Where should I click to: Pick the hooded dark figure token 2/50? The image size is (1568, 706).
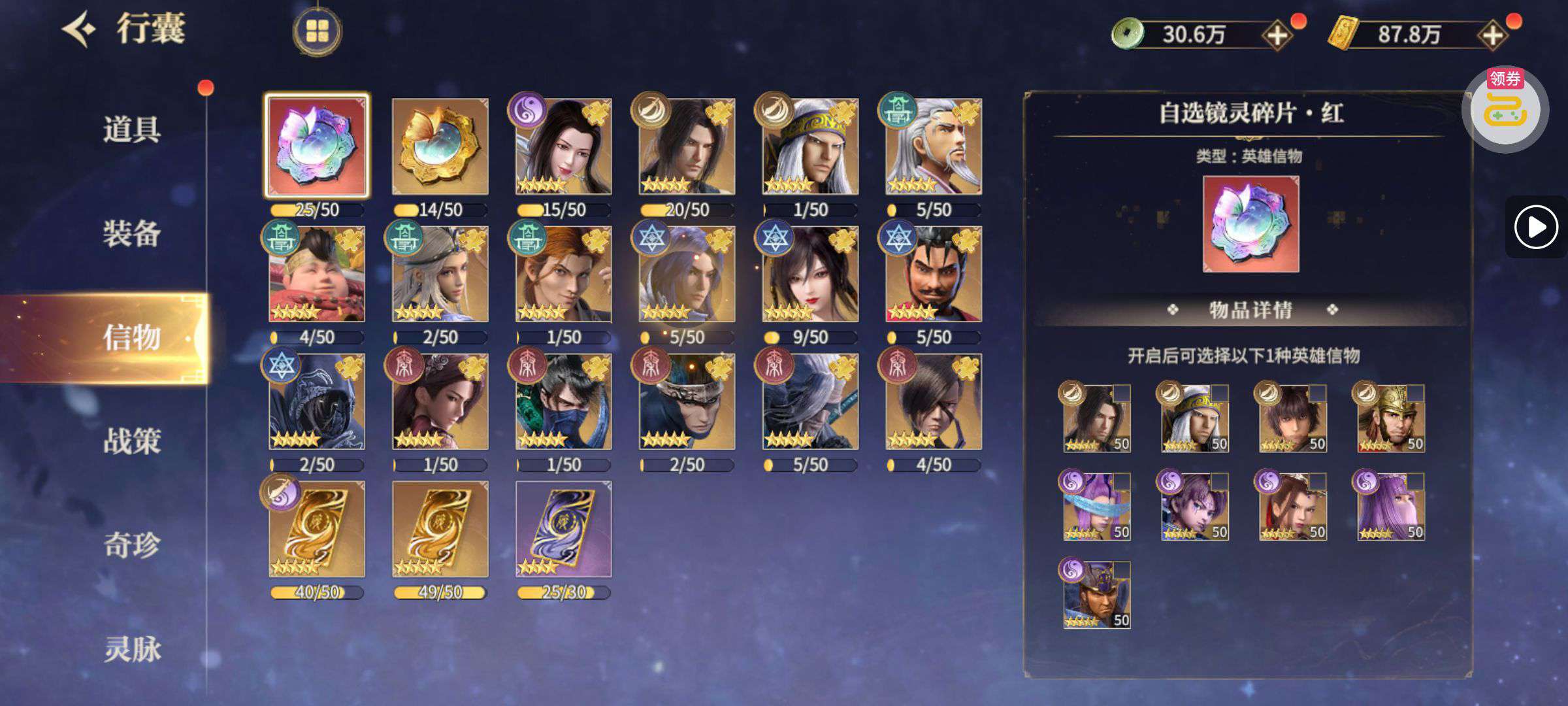[317, 401]
